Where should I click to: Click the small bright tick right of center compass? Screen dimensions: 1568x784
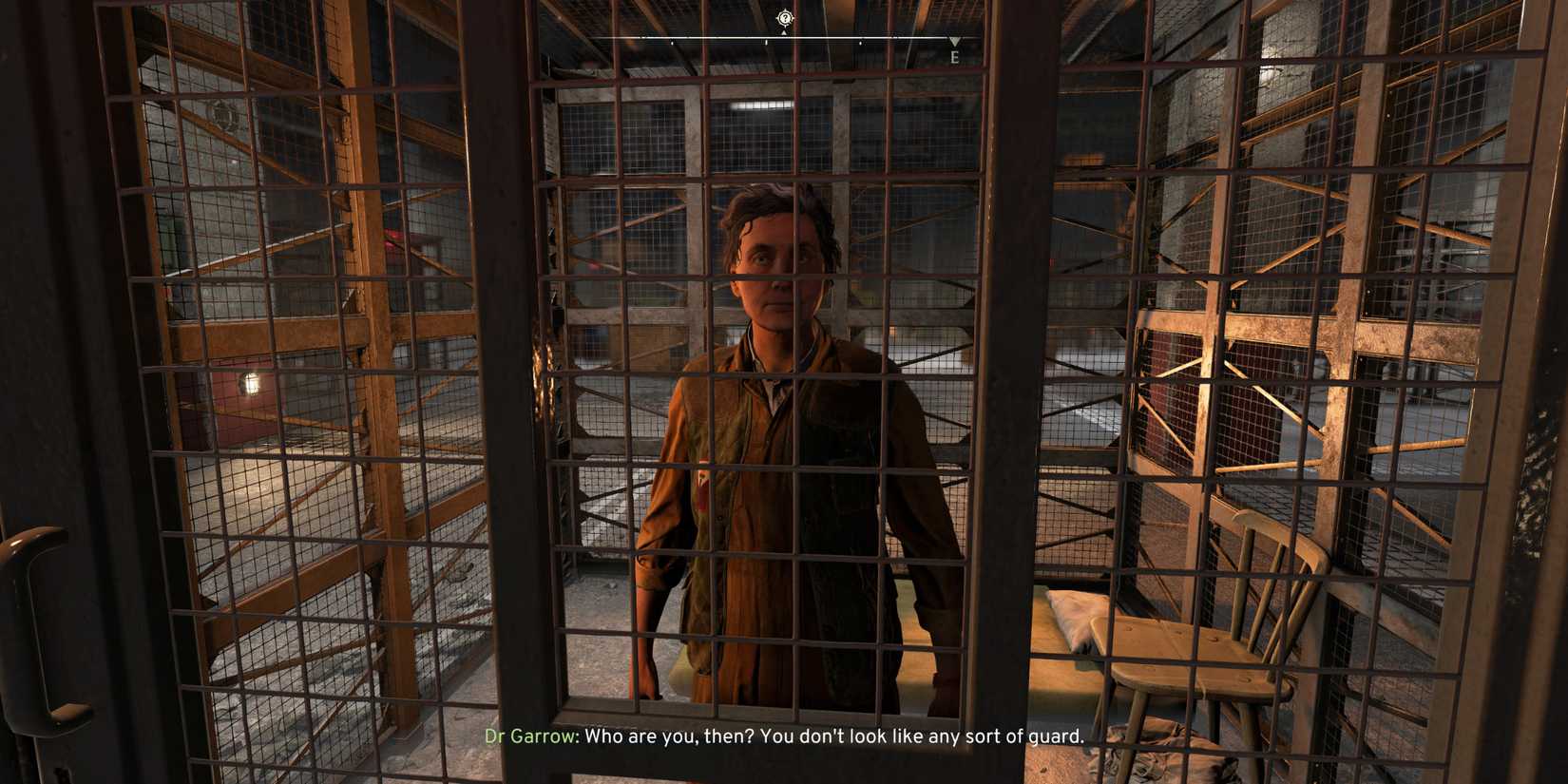click(x=860, y=41)
